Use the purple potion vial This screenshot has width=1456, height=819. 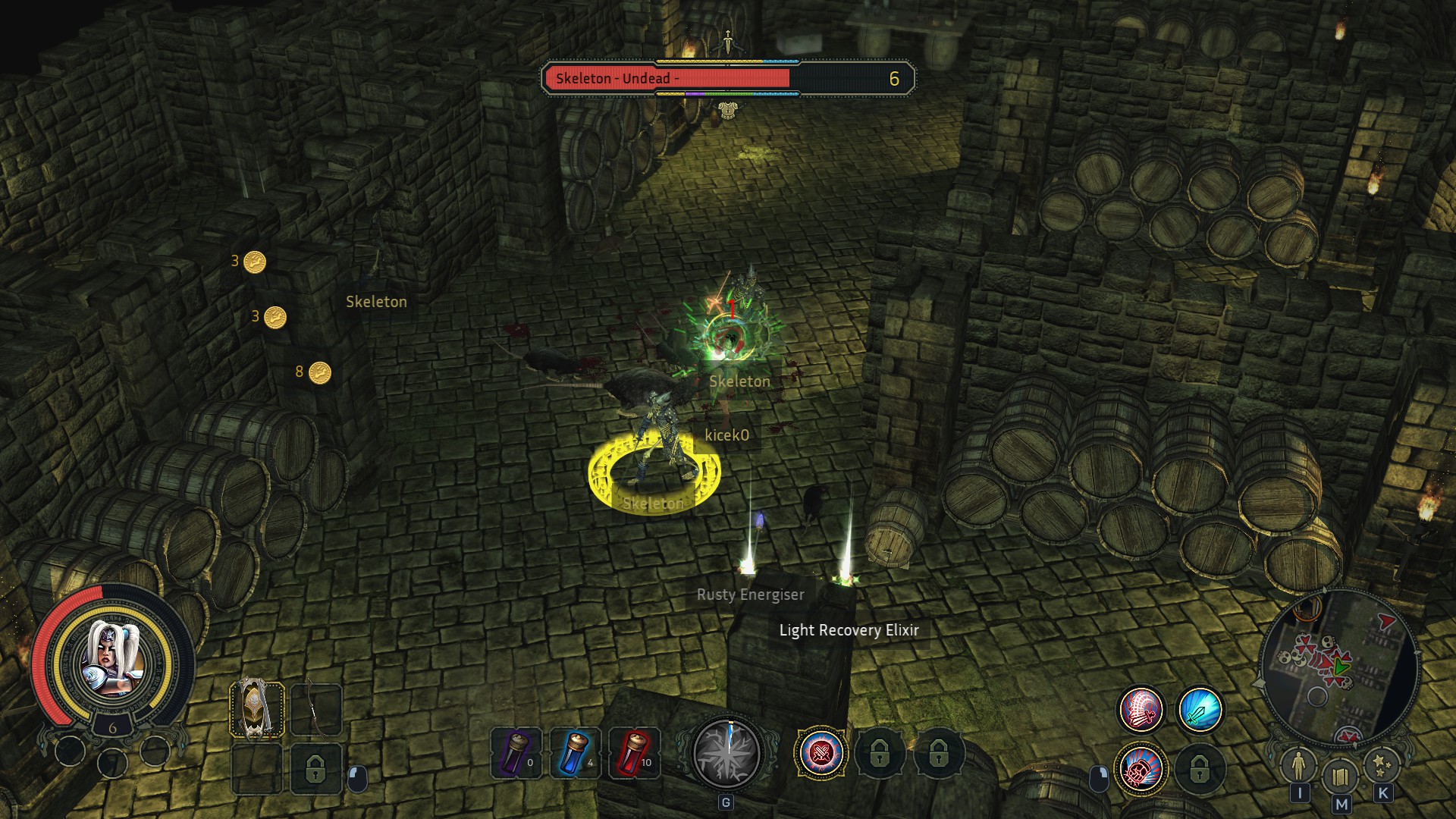coord(516,753)
